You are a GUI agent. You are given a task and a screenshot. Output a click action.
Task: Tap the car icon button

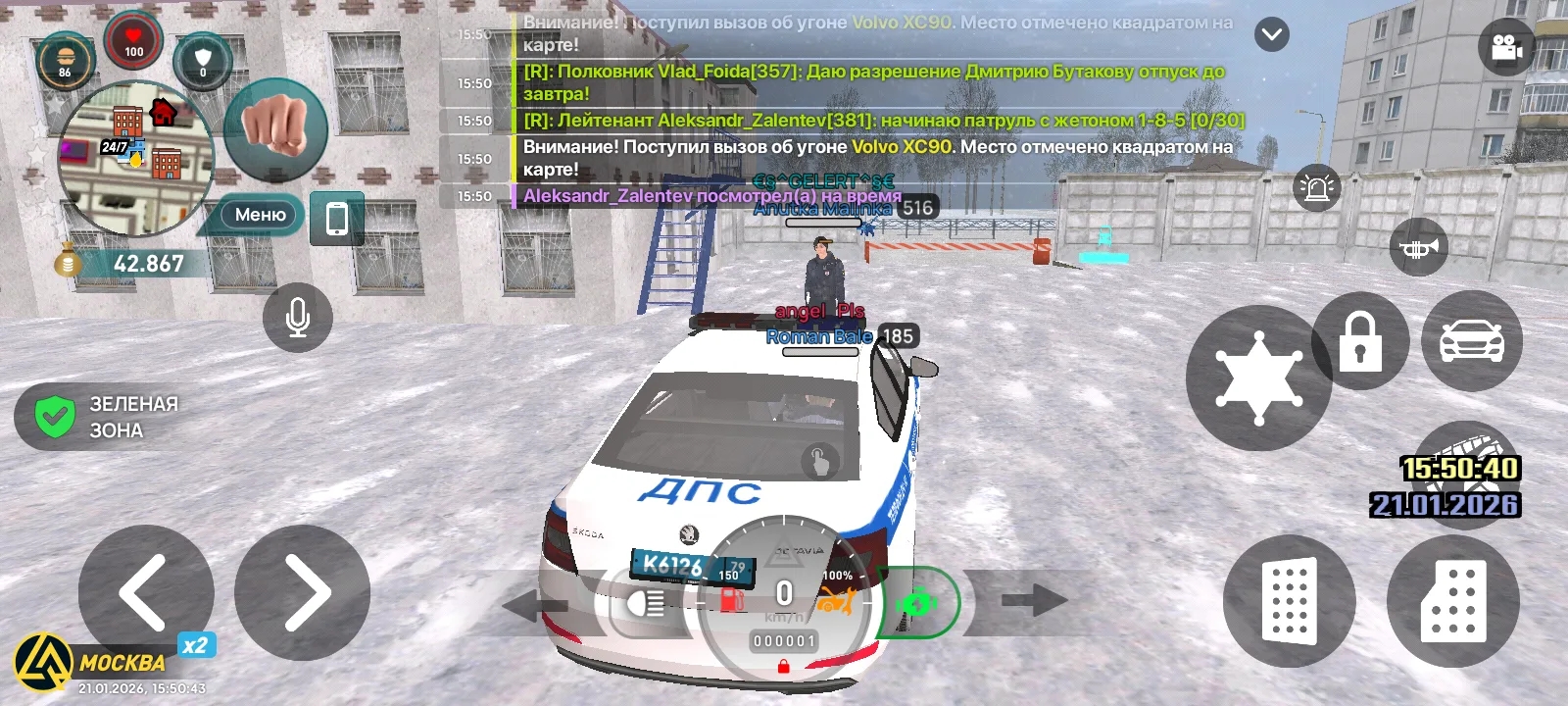point(1471,341)
